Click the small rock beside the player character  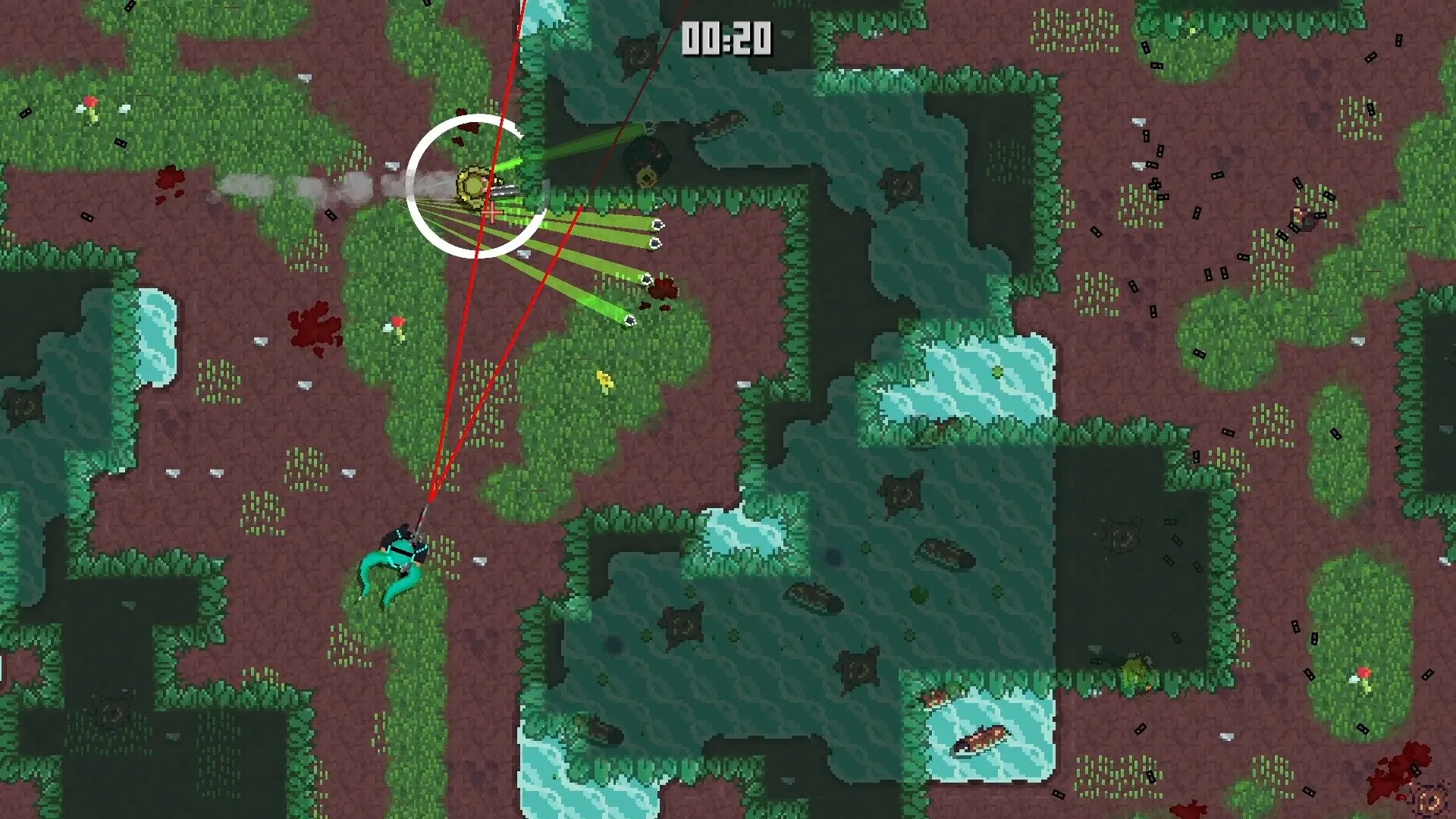pos(479,561)
